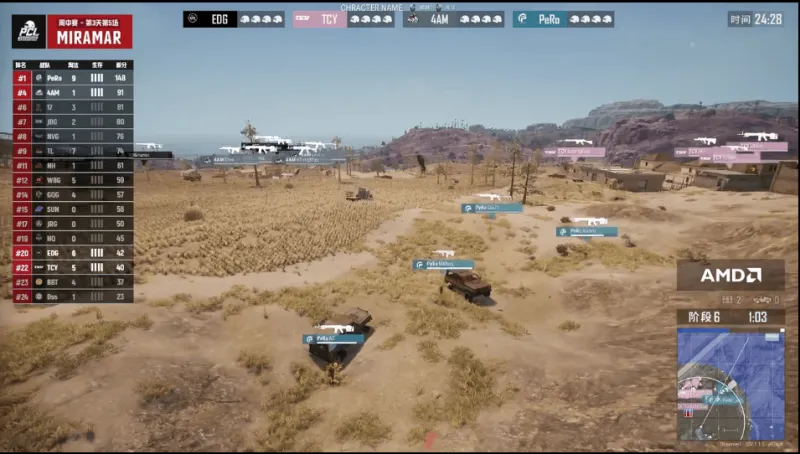Pick the SUN row in the standings
800x454 pixels.
click(72, 209)
